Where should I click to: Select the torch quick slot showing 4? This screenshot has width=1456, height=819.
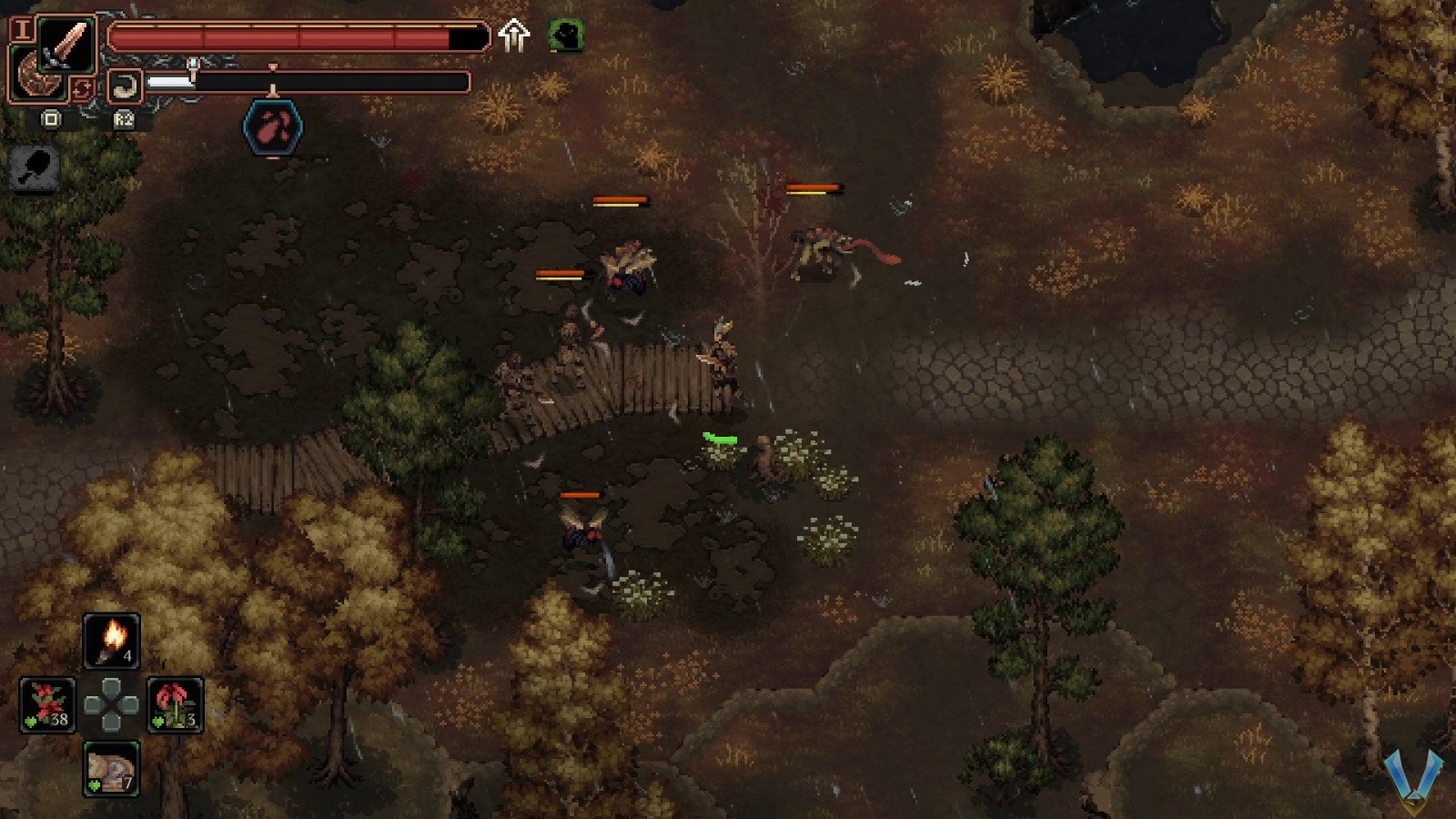(x=111, y=639)
